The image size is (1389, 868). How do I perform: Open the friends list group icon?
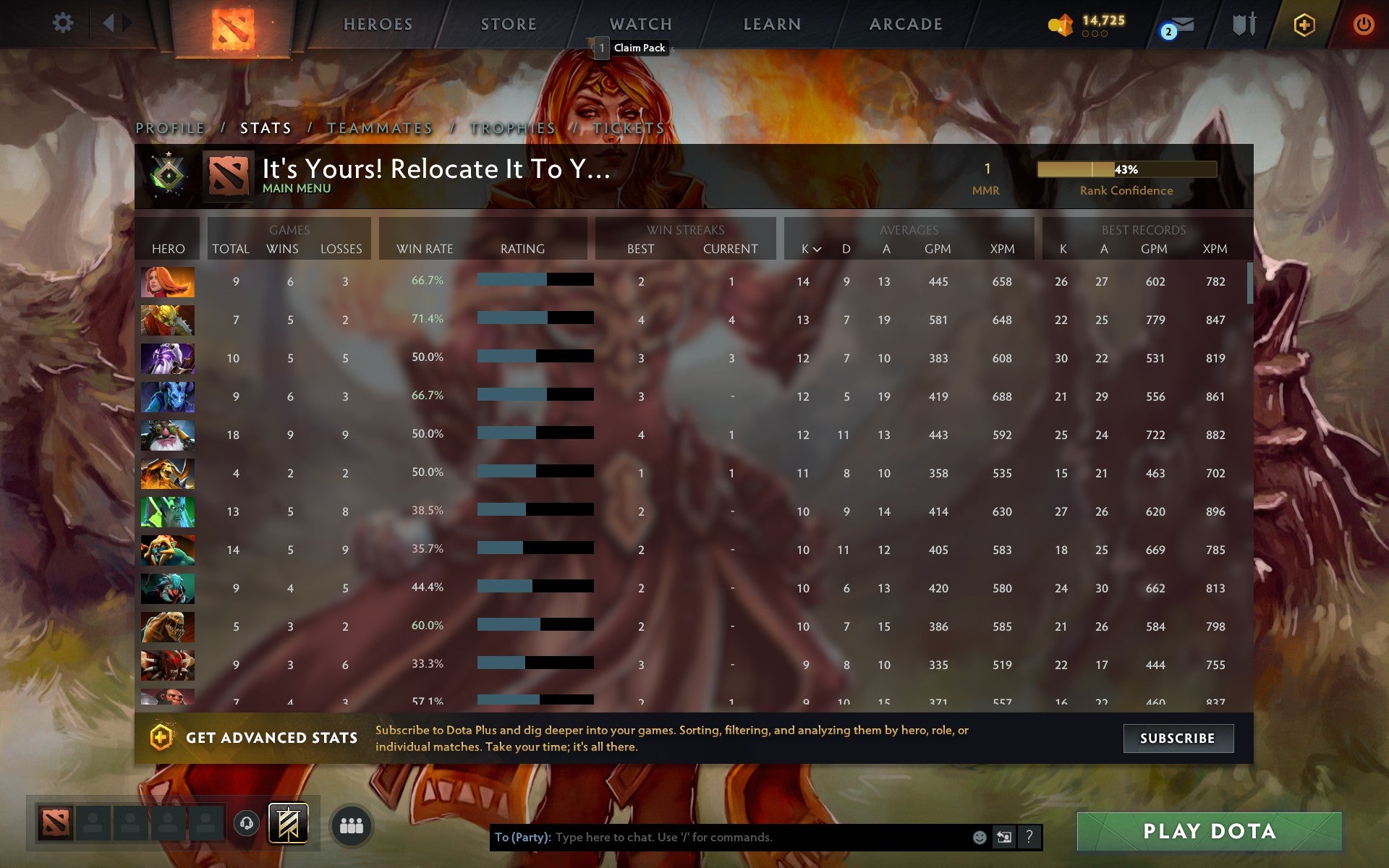[x=352, y=824]
